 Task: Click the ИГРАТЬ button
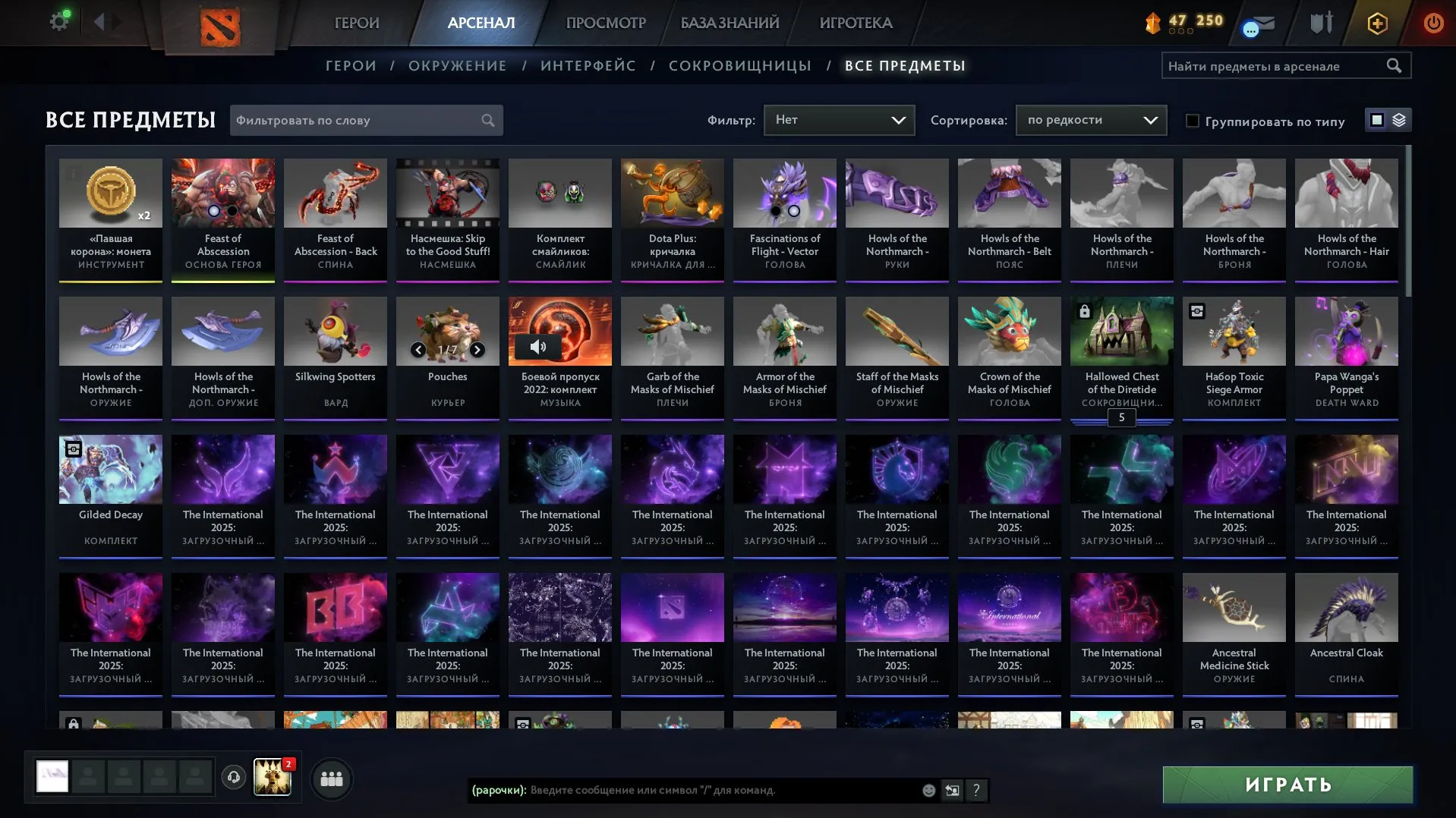click(x=1287, y=784)
